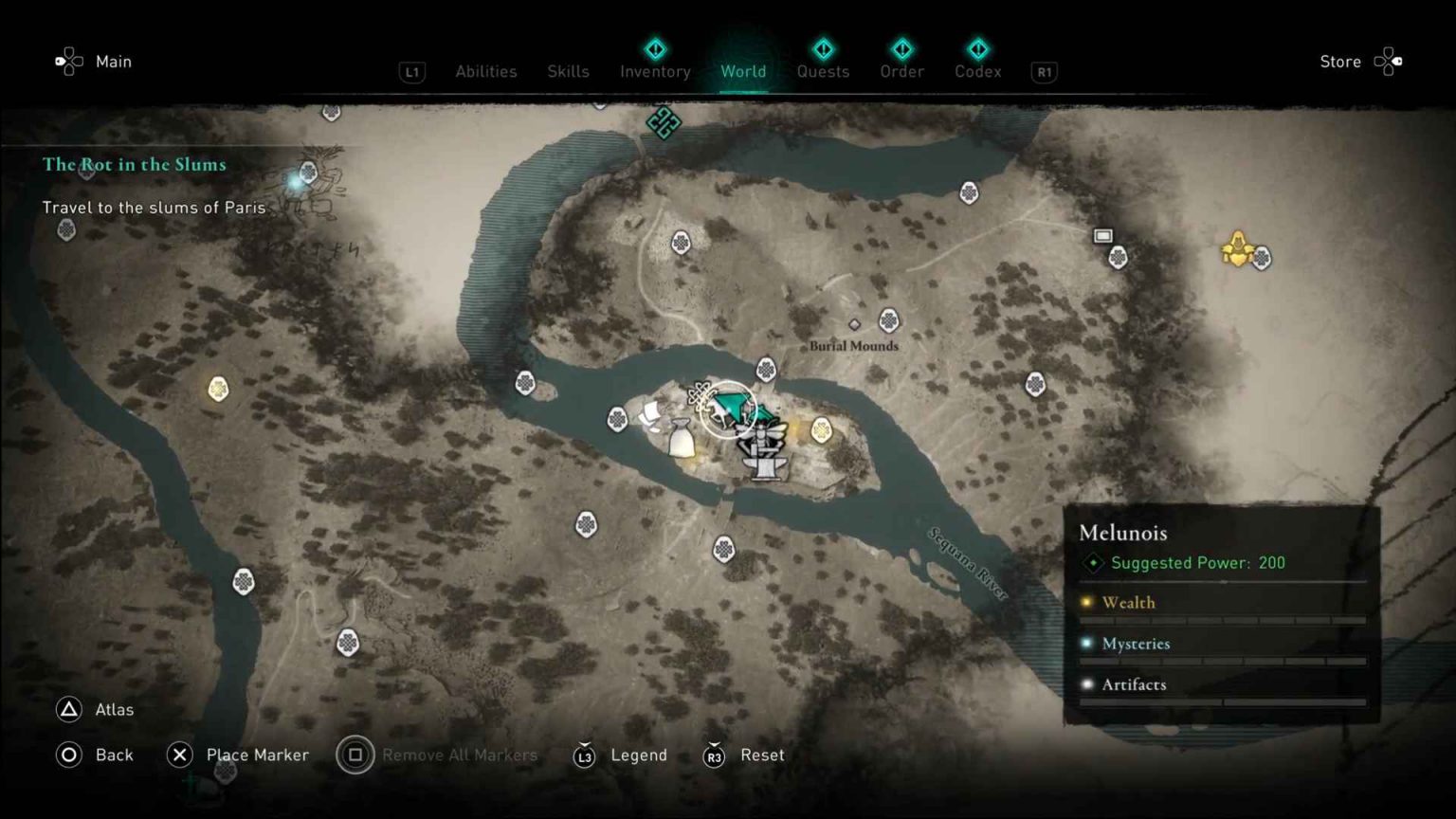
Task: Select the teal district crest icon at map top
Action: point(664,122)
